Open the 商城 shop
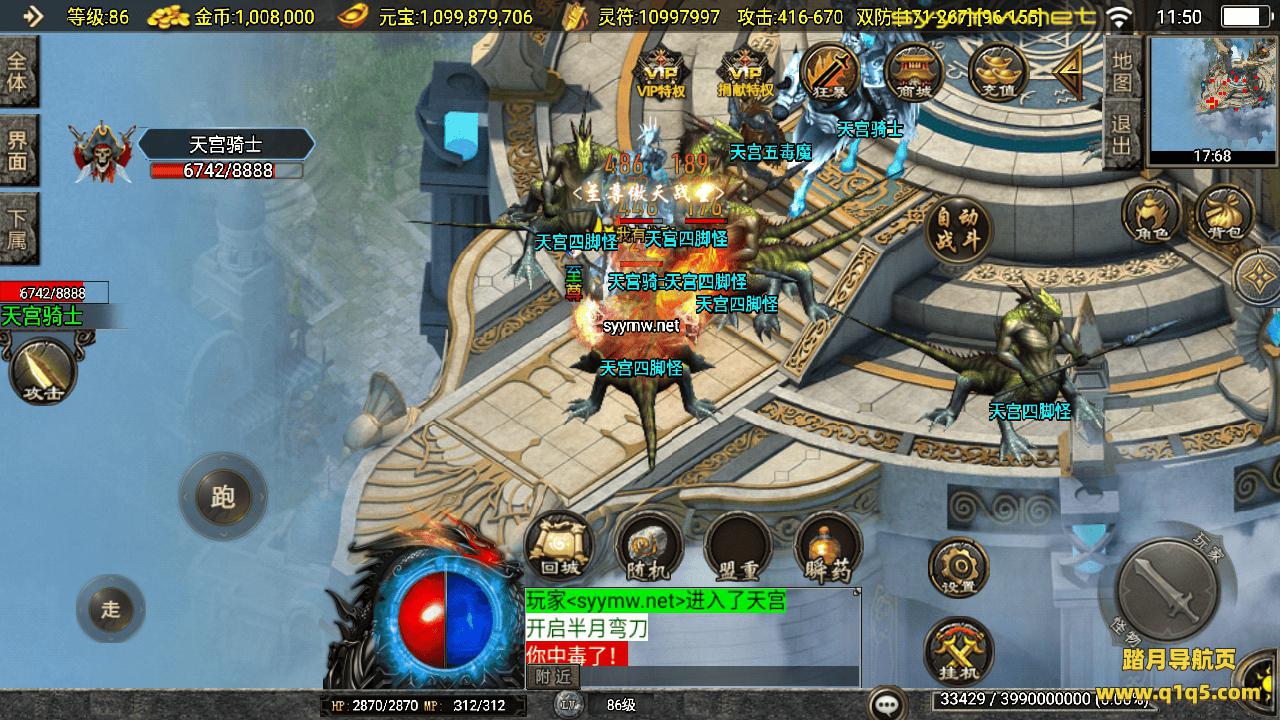 click(x=914, y=72)
